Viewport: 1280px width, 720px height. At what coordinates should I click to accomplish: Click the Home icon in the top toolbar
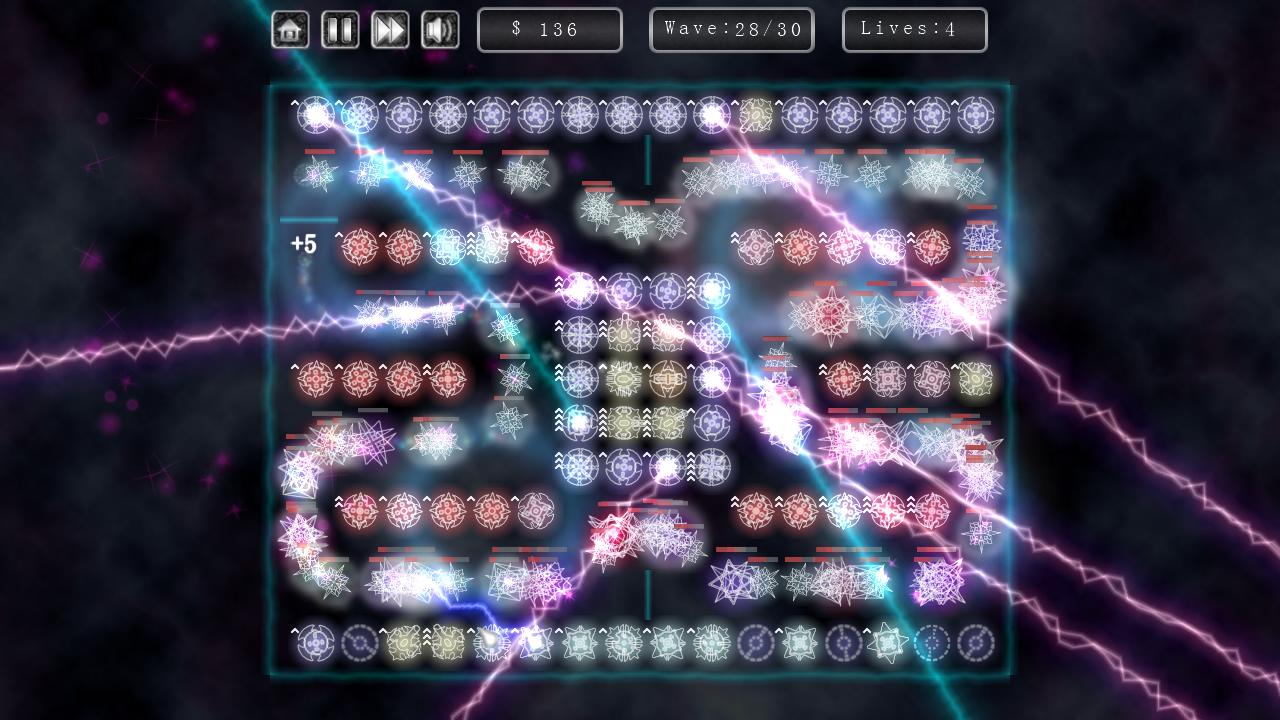coord(289,30)
